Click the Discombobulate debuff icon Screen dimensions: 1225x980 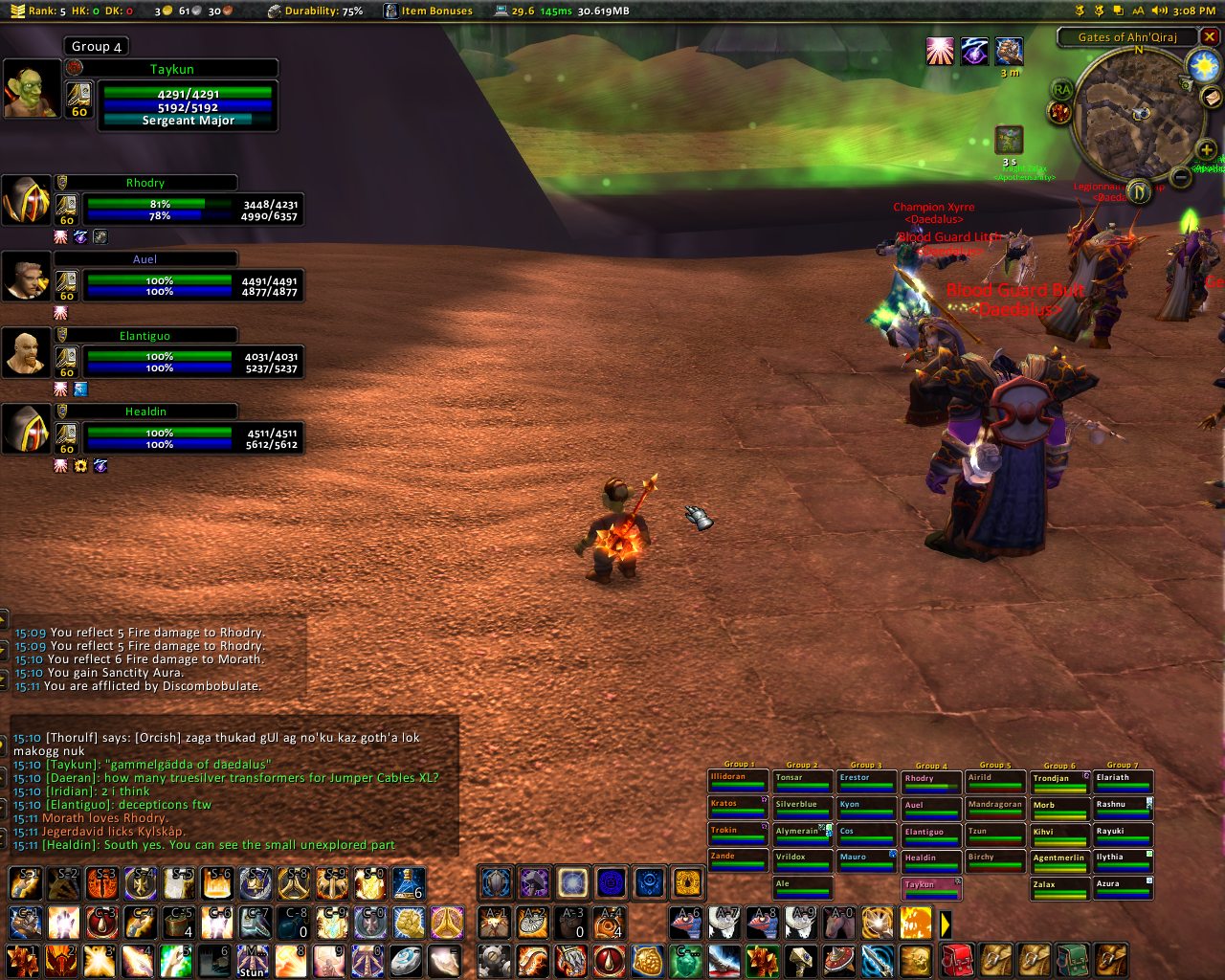[x=1008, y=140]
